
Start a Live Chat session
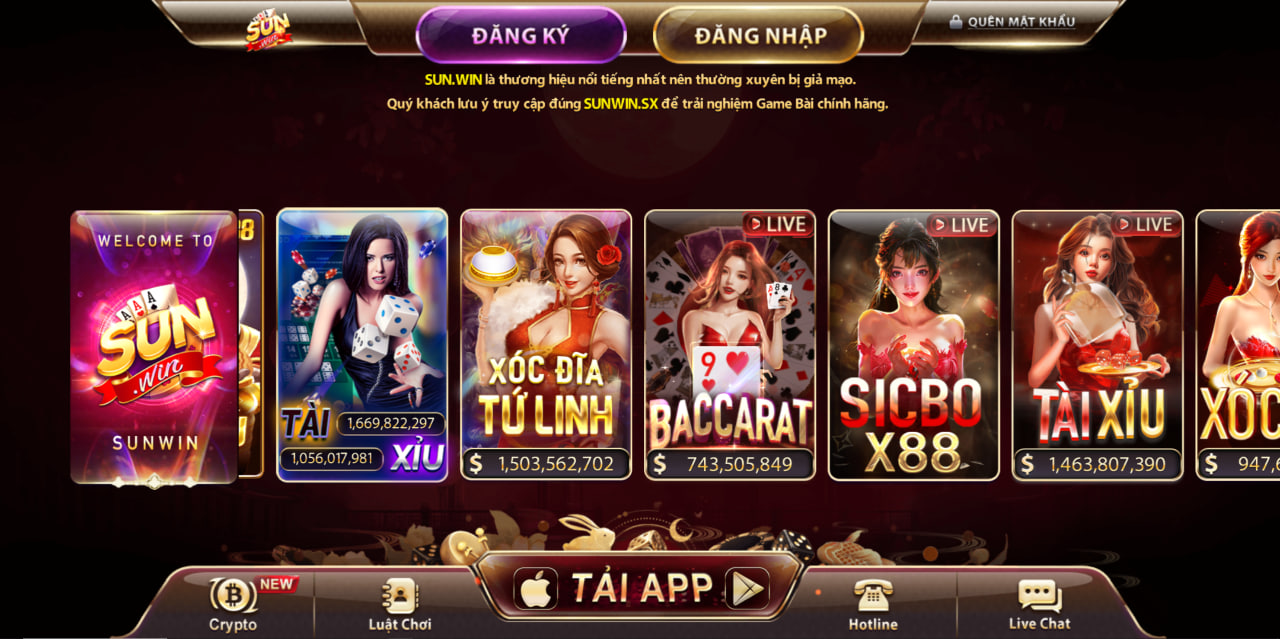(1039, 604)
